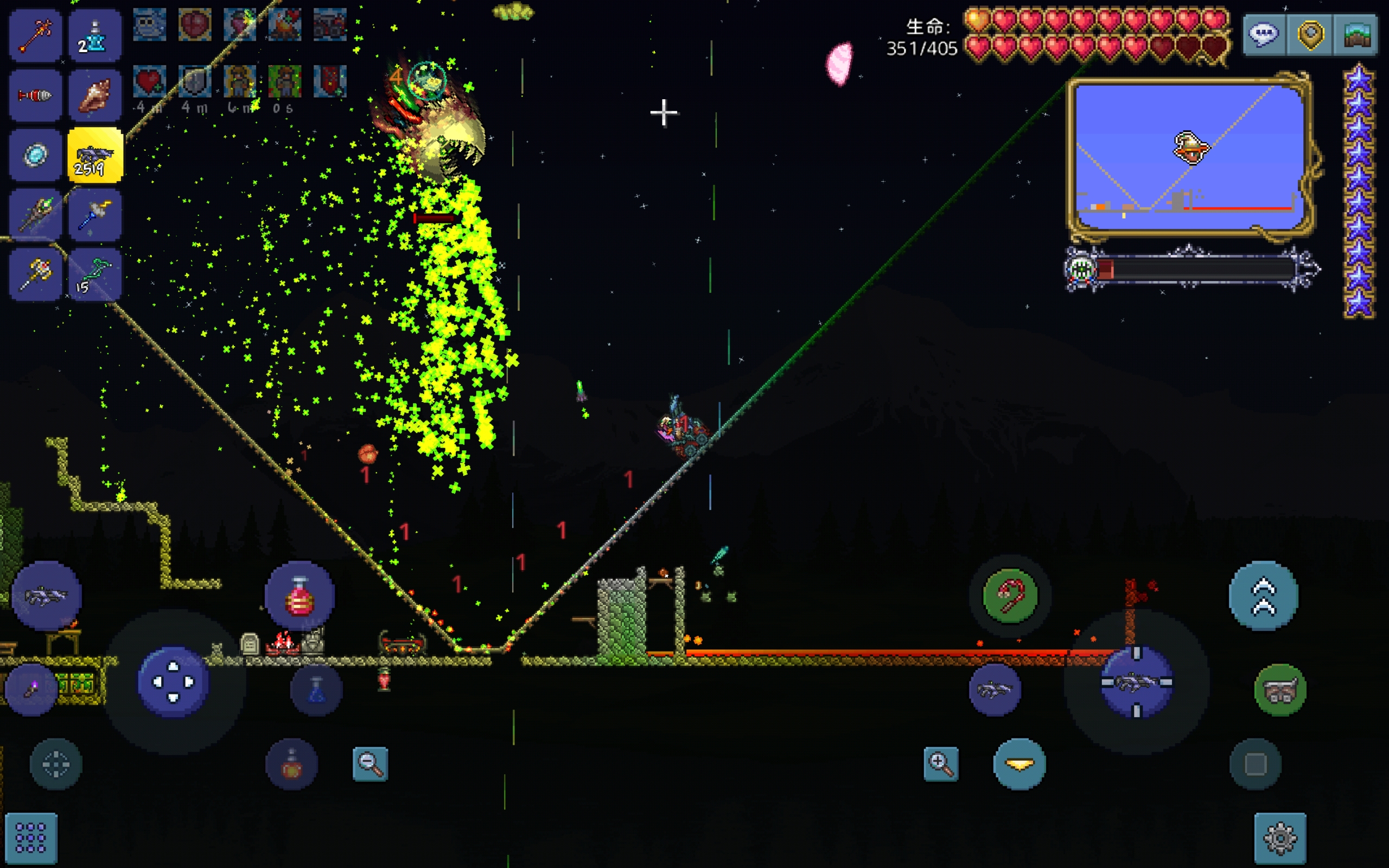Toggle the minecart mount button

click(1280, 690)
